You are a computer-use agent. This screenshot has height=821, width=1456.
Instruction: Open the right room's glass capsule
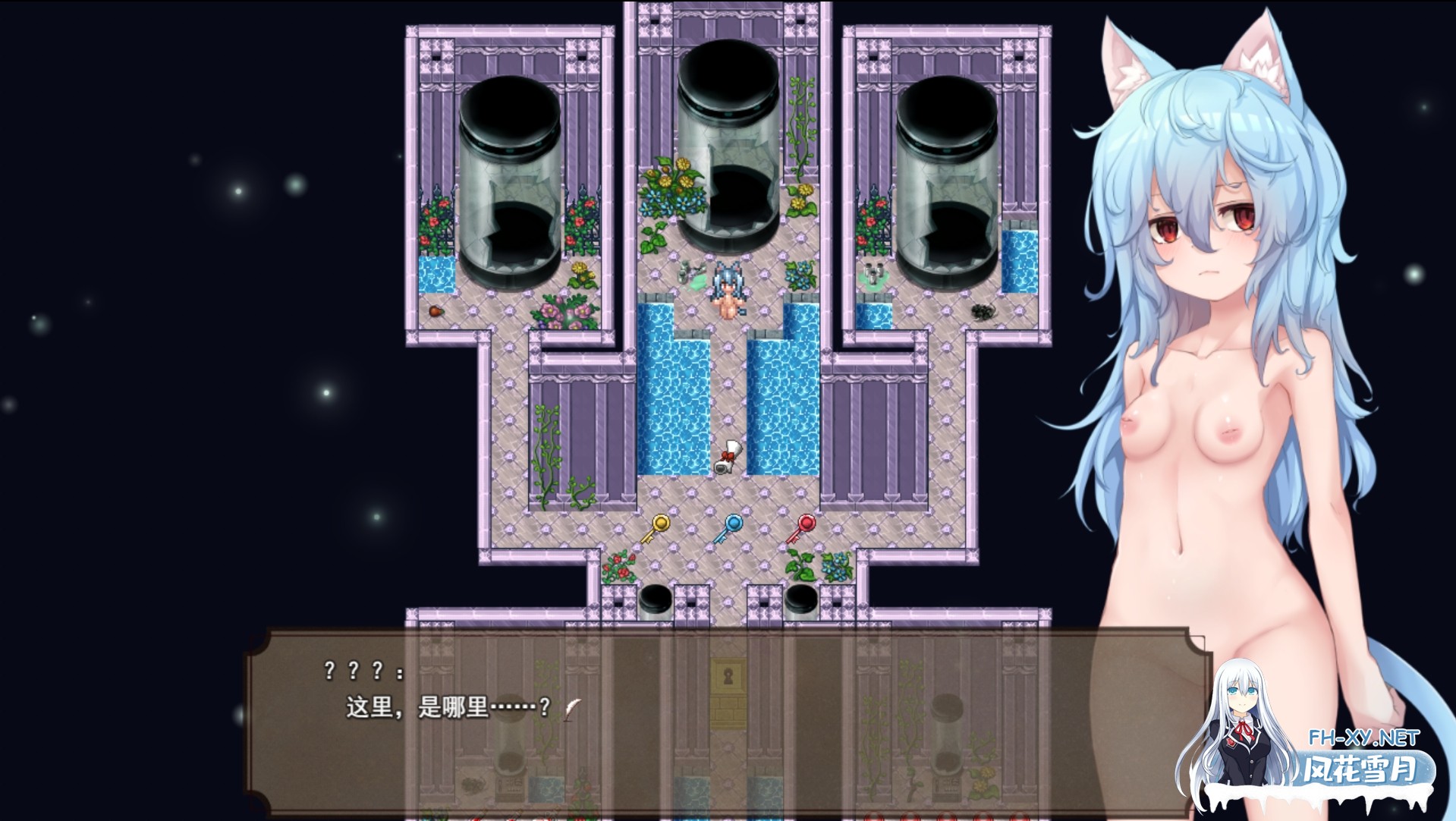click(948, 175)
